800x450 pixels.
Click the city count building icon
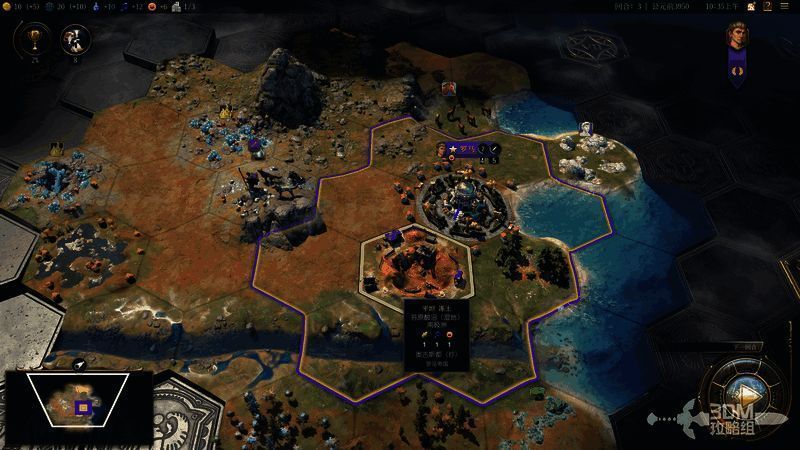point(175,6)
